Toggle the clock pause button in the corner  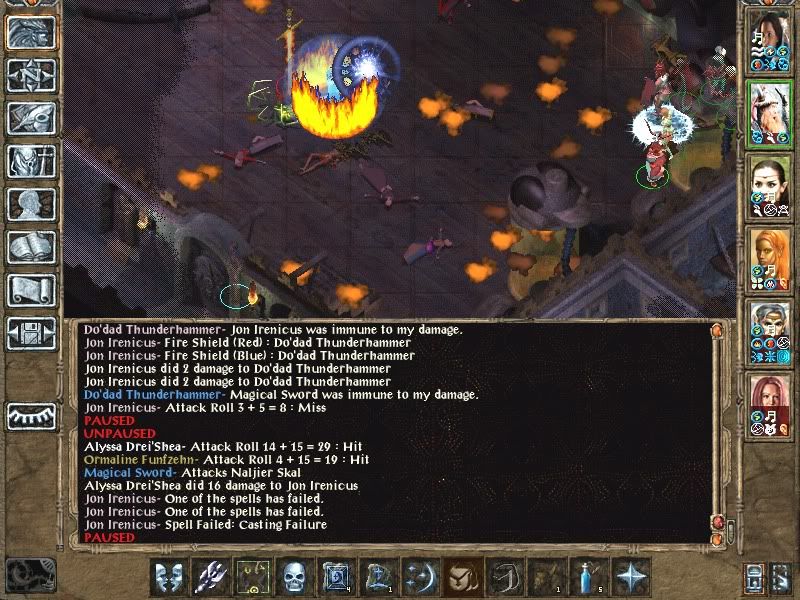(x=28, y=576)
